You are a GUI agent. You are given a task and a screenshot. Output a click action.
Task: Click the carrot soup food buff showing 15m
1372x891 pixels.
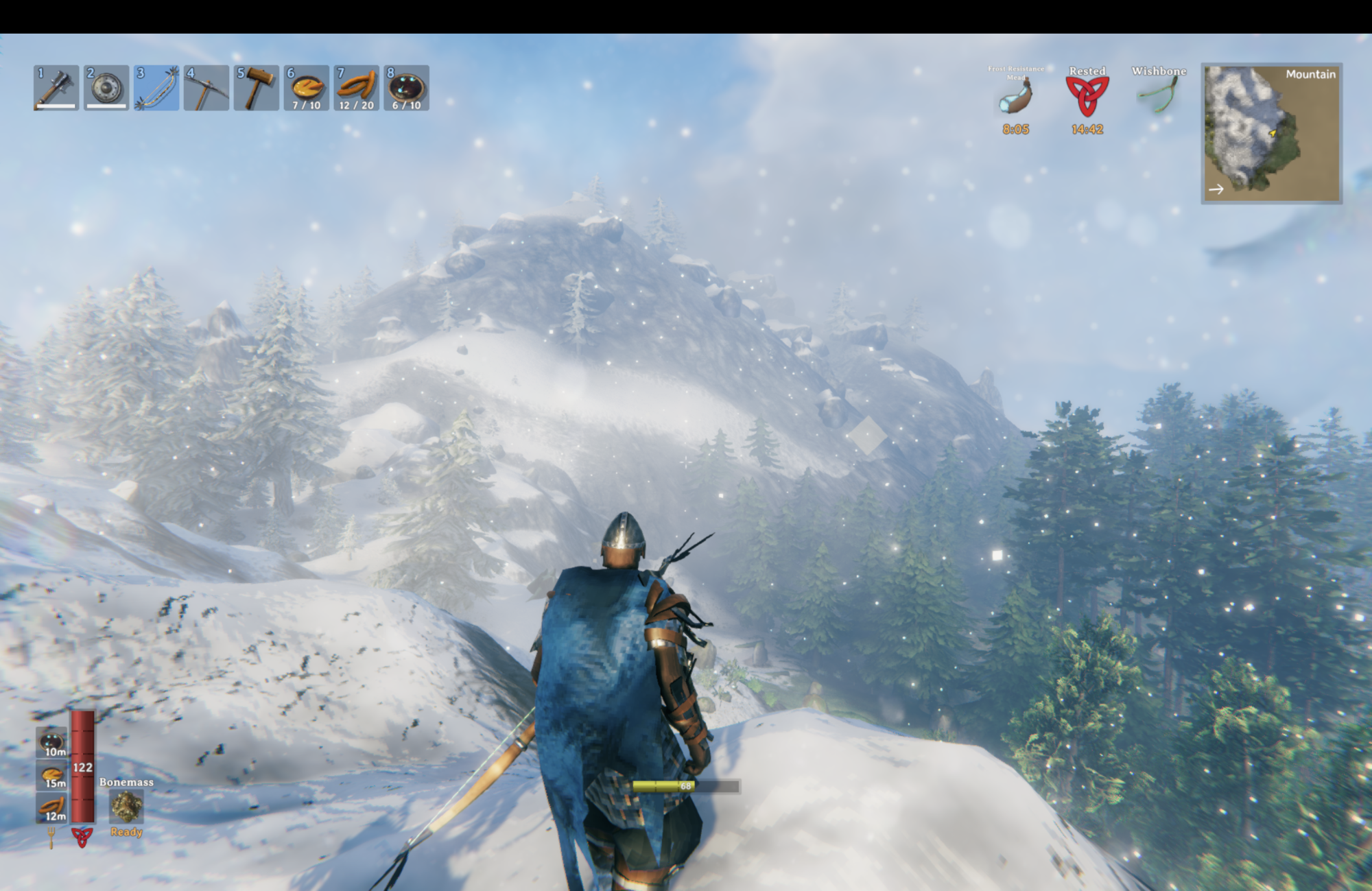[52, 775]
